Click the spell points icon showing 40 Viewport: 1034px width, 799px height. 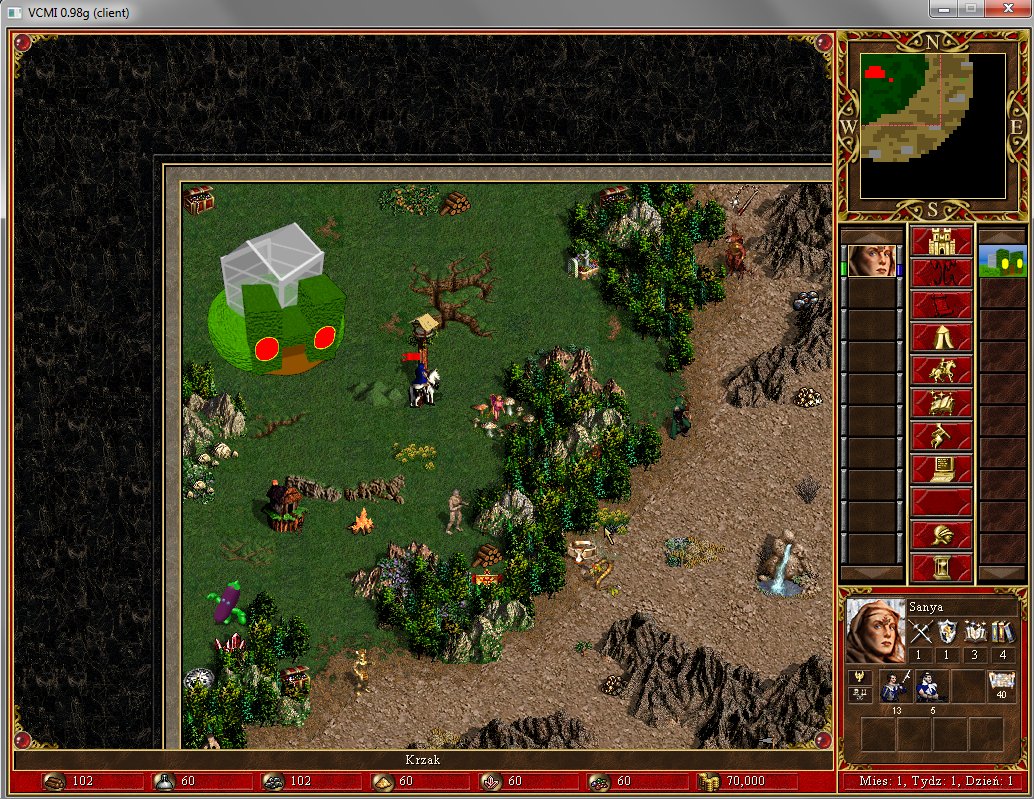point(1000,682)
